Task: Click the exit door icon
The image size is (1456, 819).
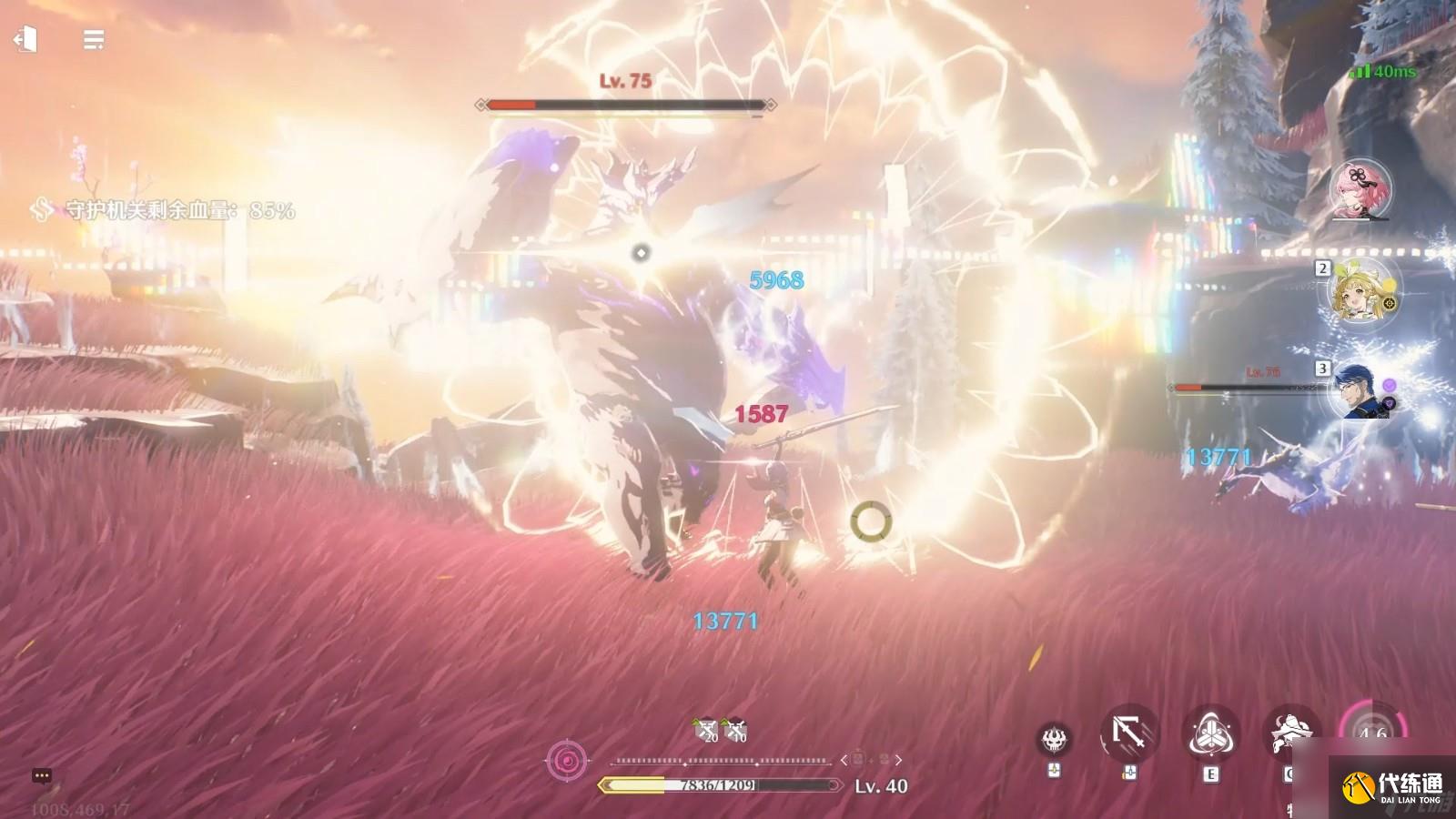Action: (x=25, y=39)
